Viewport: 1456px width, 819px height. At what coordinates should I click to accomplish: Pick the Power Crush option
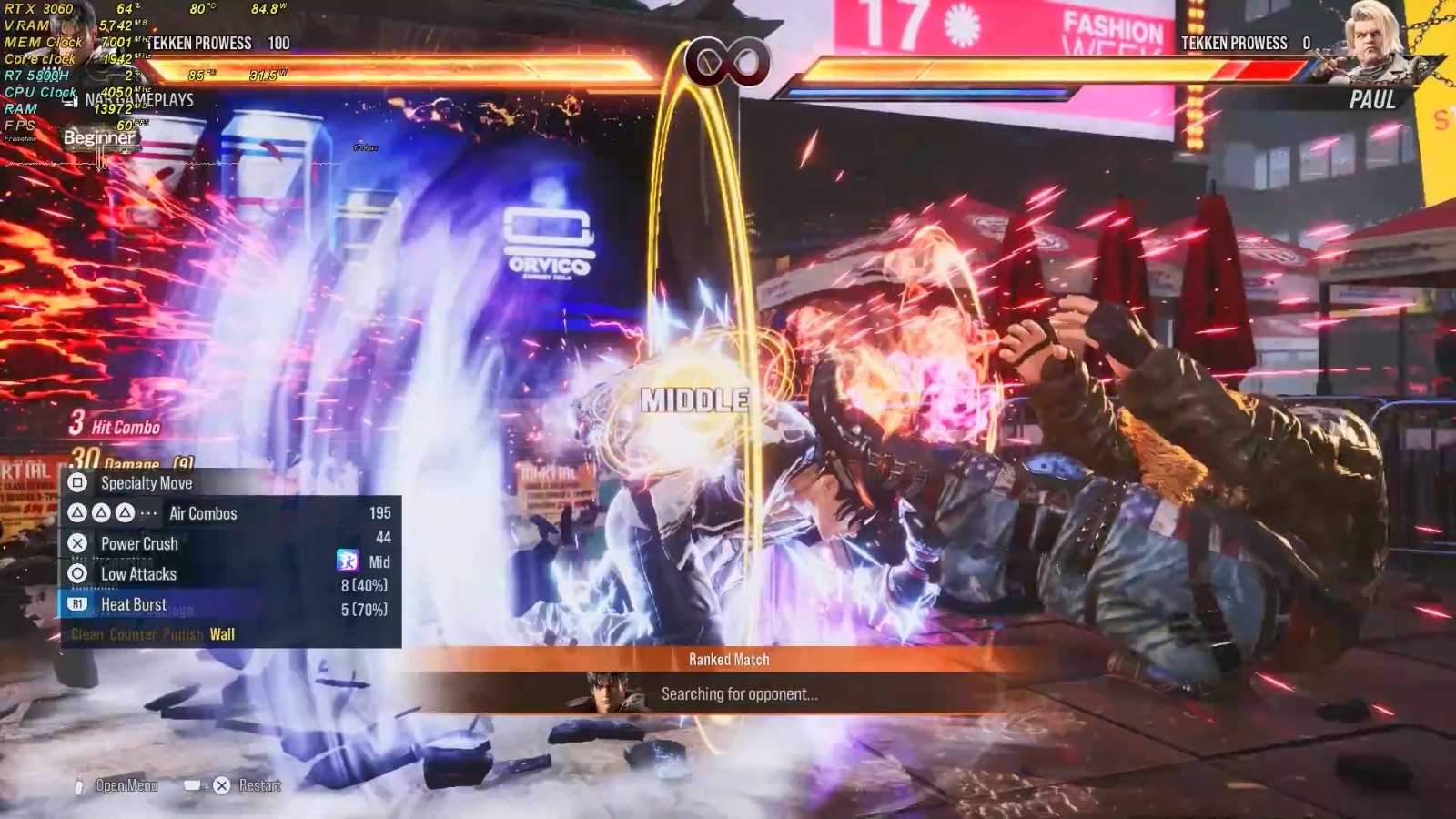[x=139, y=543]
